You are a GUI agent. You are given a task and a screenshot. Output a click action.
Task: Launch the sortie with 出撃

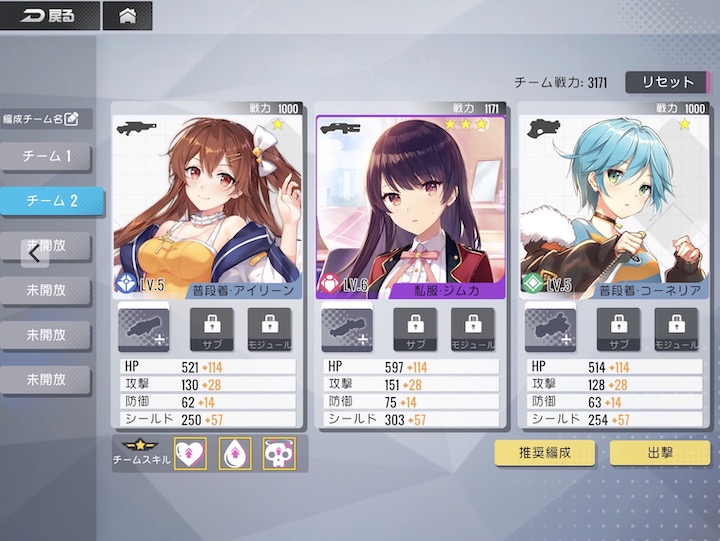(660, 452)
